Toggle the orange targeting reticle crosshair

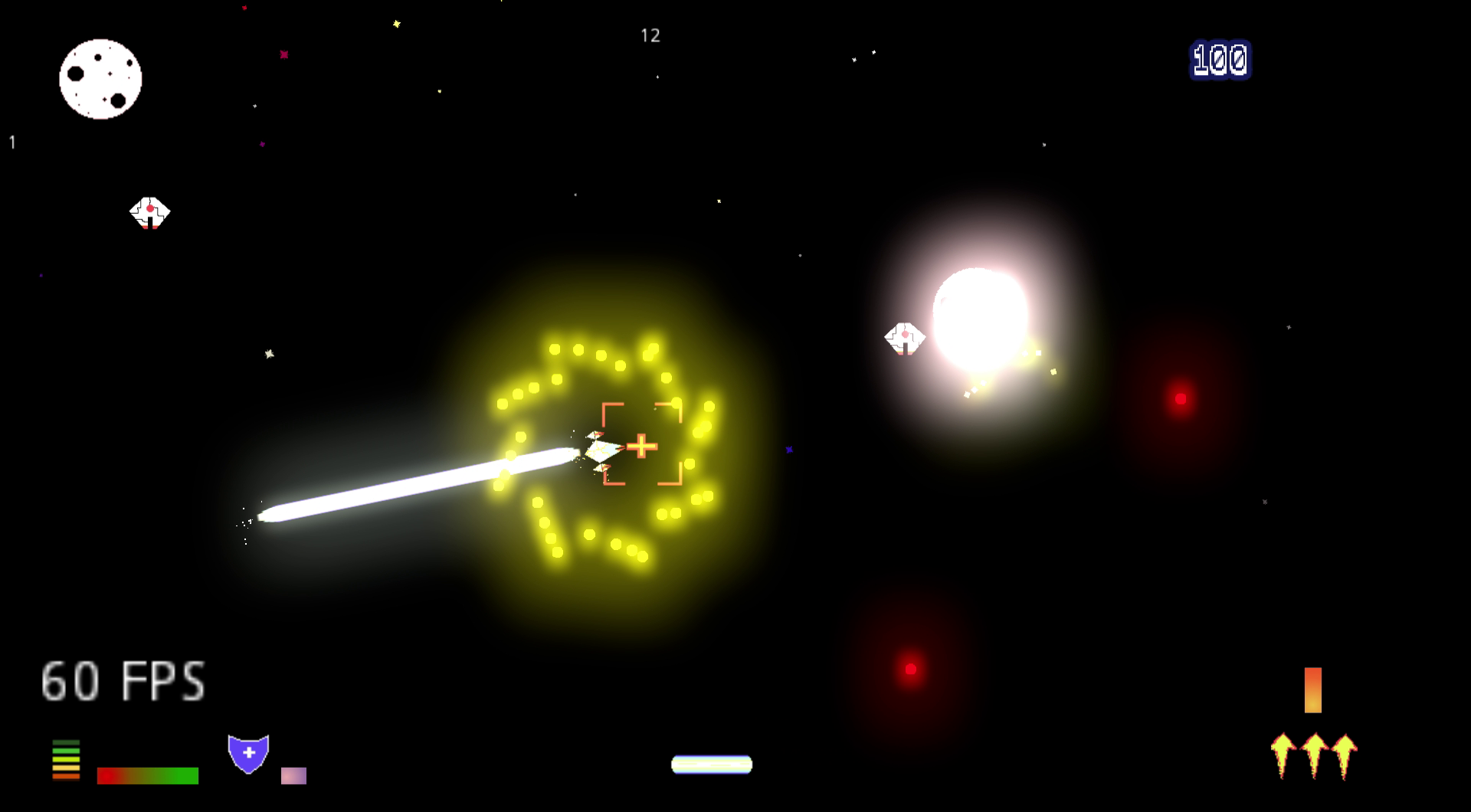point(640,444)
